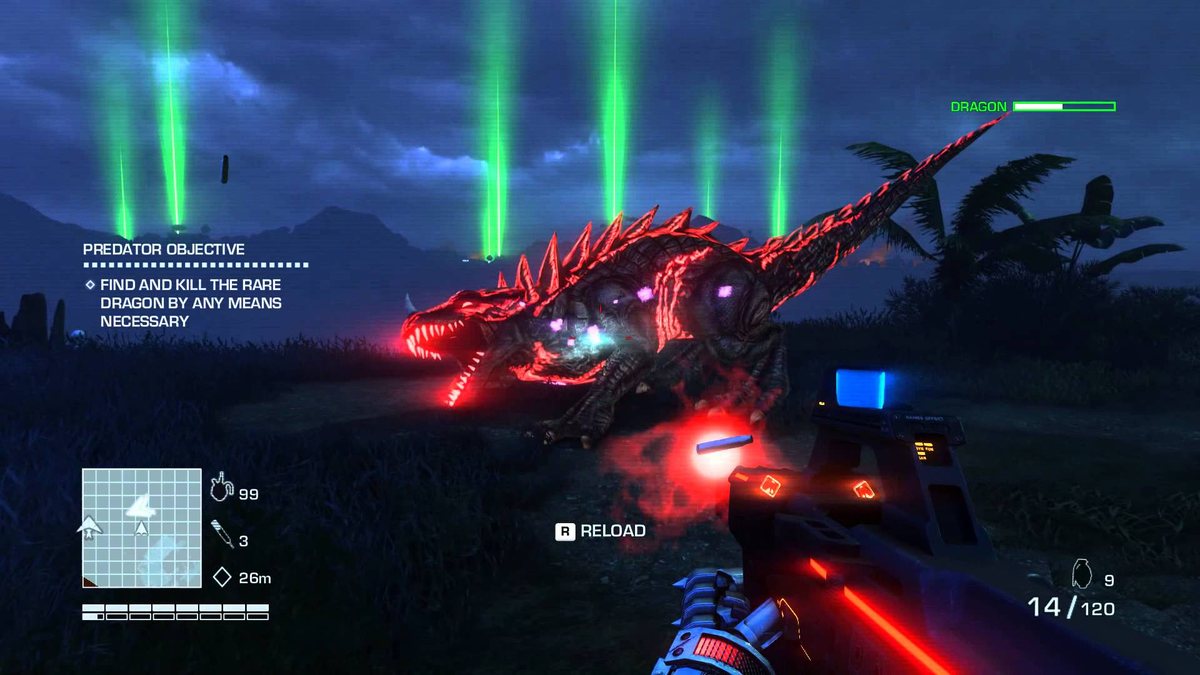The width and height of the screenshot is (1200, 675).
Task: Select the diamond objective distance marker
Action: pos(222,577)
